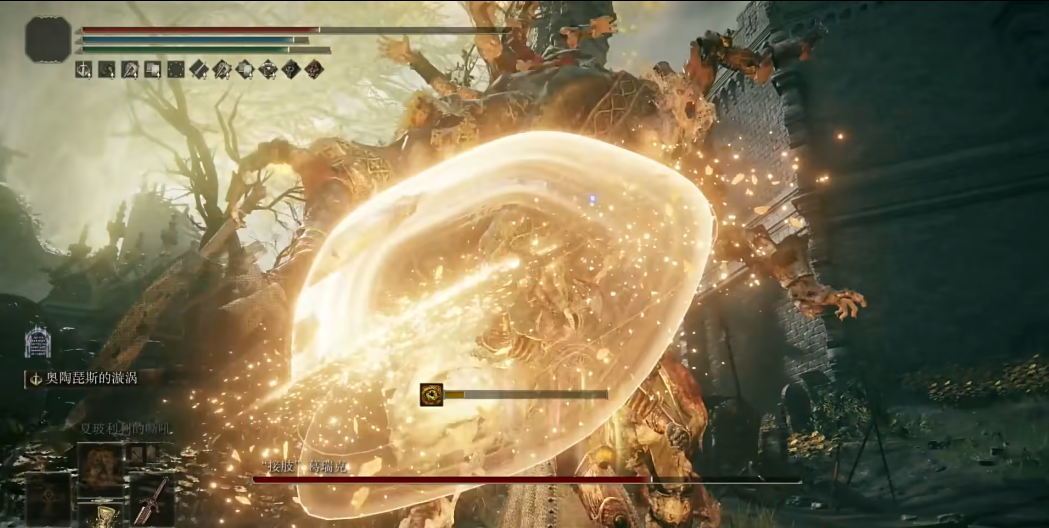1049x528 pixels.
Task: Click the 奥陶琨斯的漩涡 skill notification
Action: coord(84,378)
